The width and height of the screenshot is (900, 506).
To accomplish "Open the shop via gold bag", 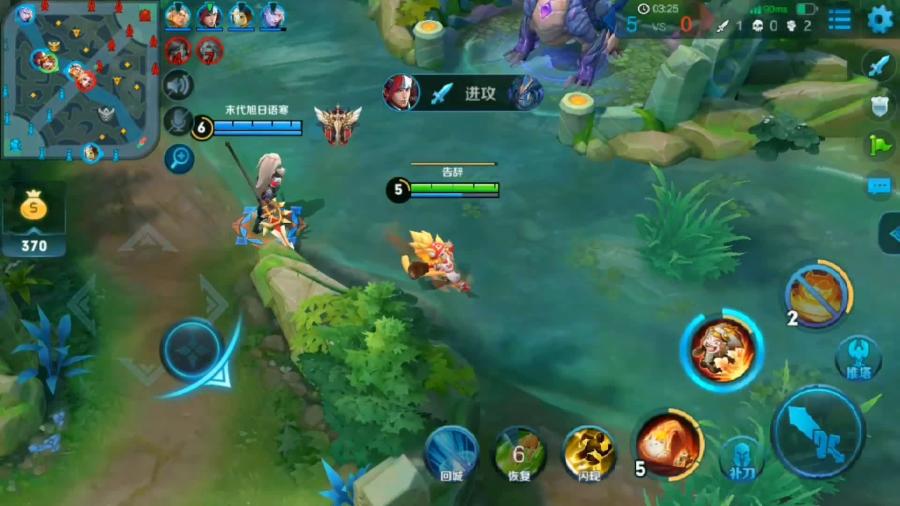I will pyautogui.click(x=34, y=209).
